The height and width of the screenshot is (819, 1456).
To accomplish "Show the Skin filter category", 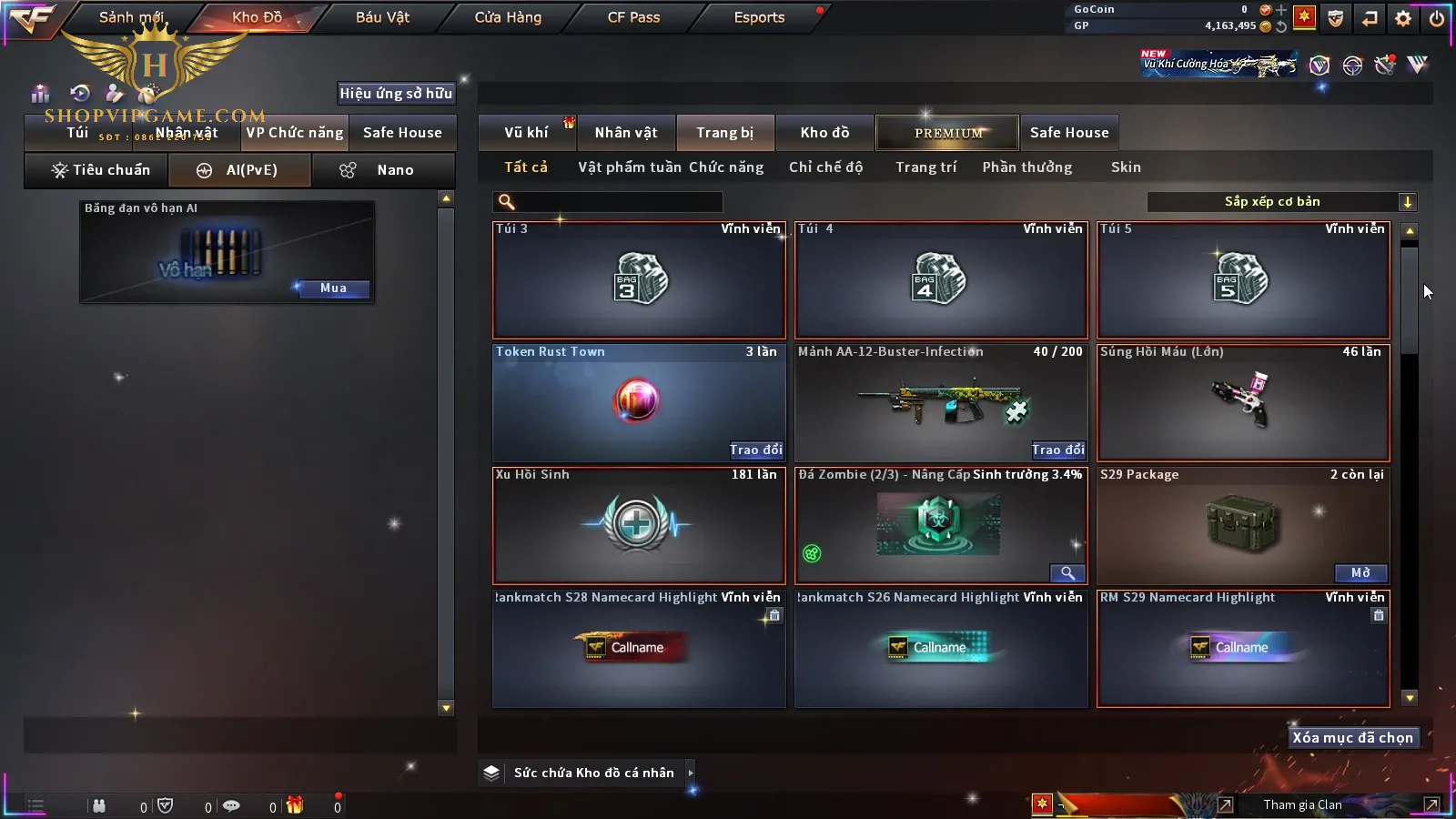I will click(1126, 167).
